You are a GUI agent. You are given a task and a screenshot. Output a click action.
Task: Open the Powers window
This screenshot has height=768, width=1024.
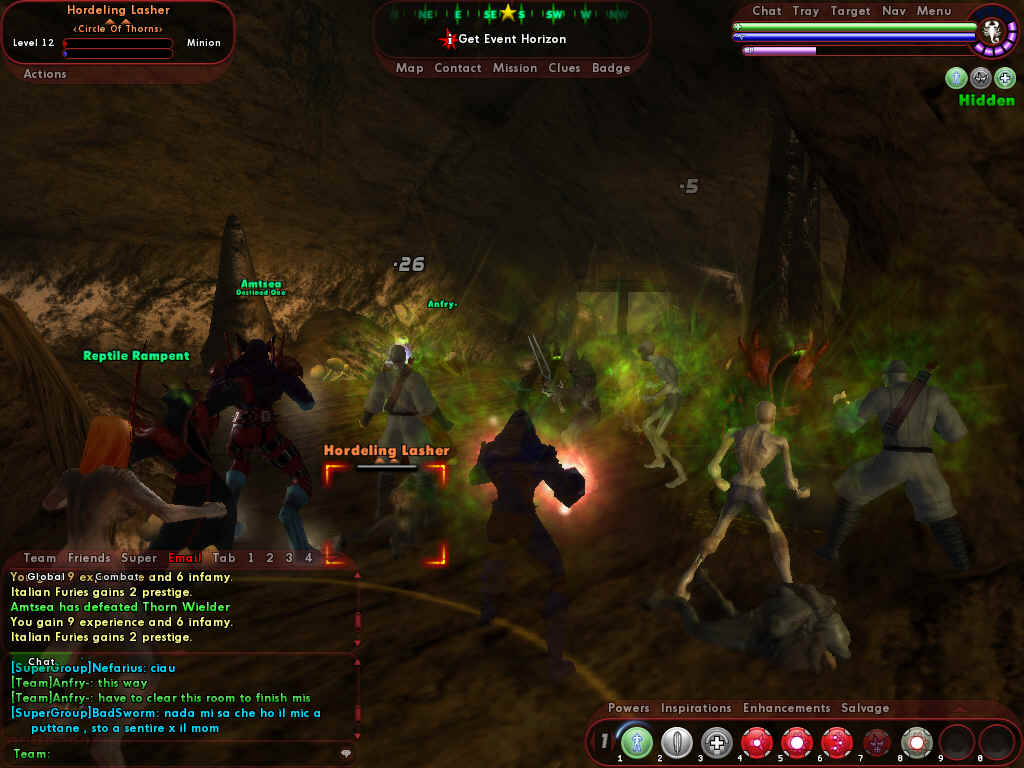pyautogui.click(x=629, y=708)
